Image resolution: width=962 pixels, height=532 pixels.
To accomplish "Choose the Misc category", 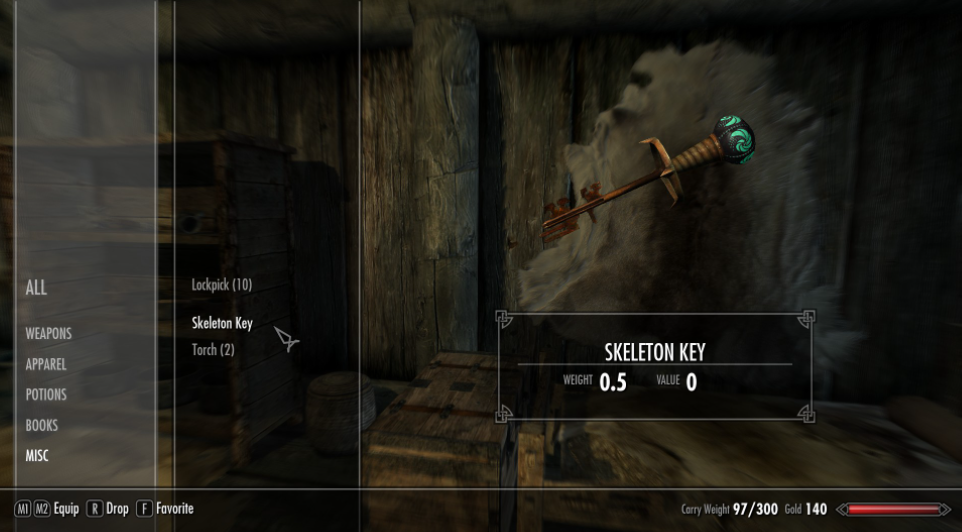I will 39,456.
